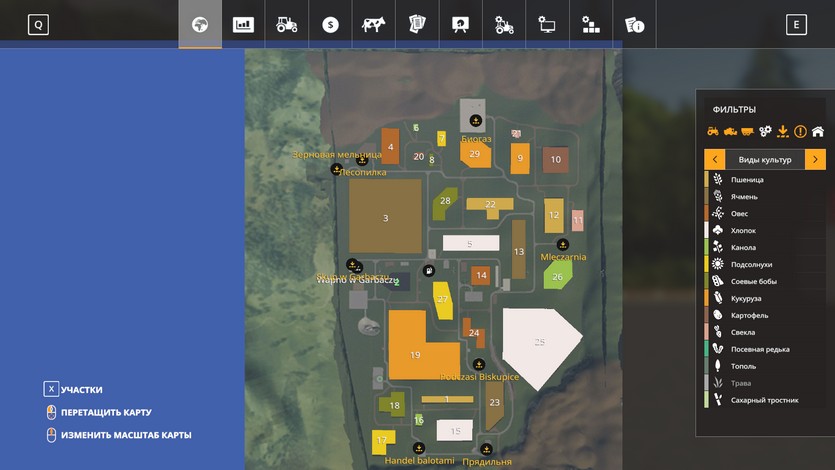Click the left arrow beside Виды культур
The image size is (835, 470).
715,160
